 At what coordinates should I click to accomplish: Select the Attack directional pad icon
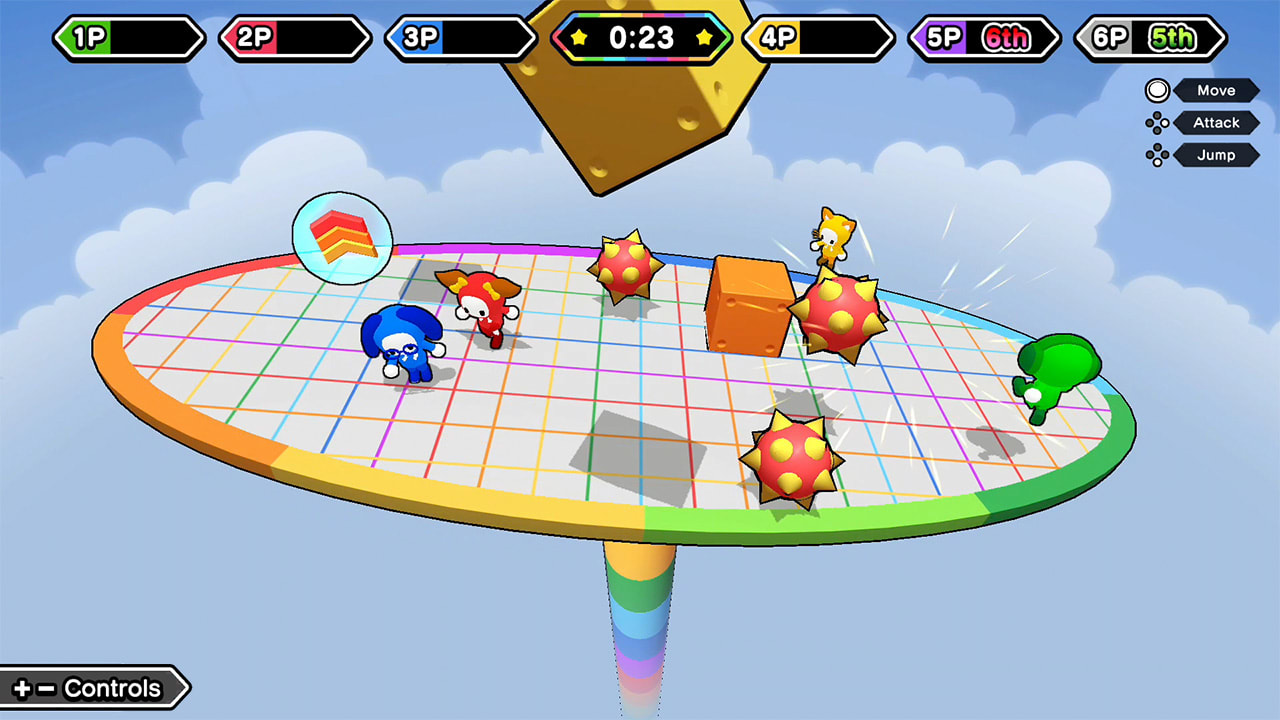[1159, 123]
